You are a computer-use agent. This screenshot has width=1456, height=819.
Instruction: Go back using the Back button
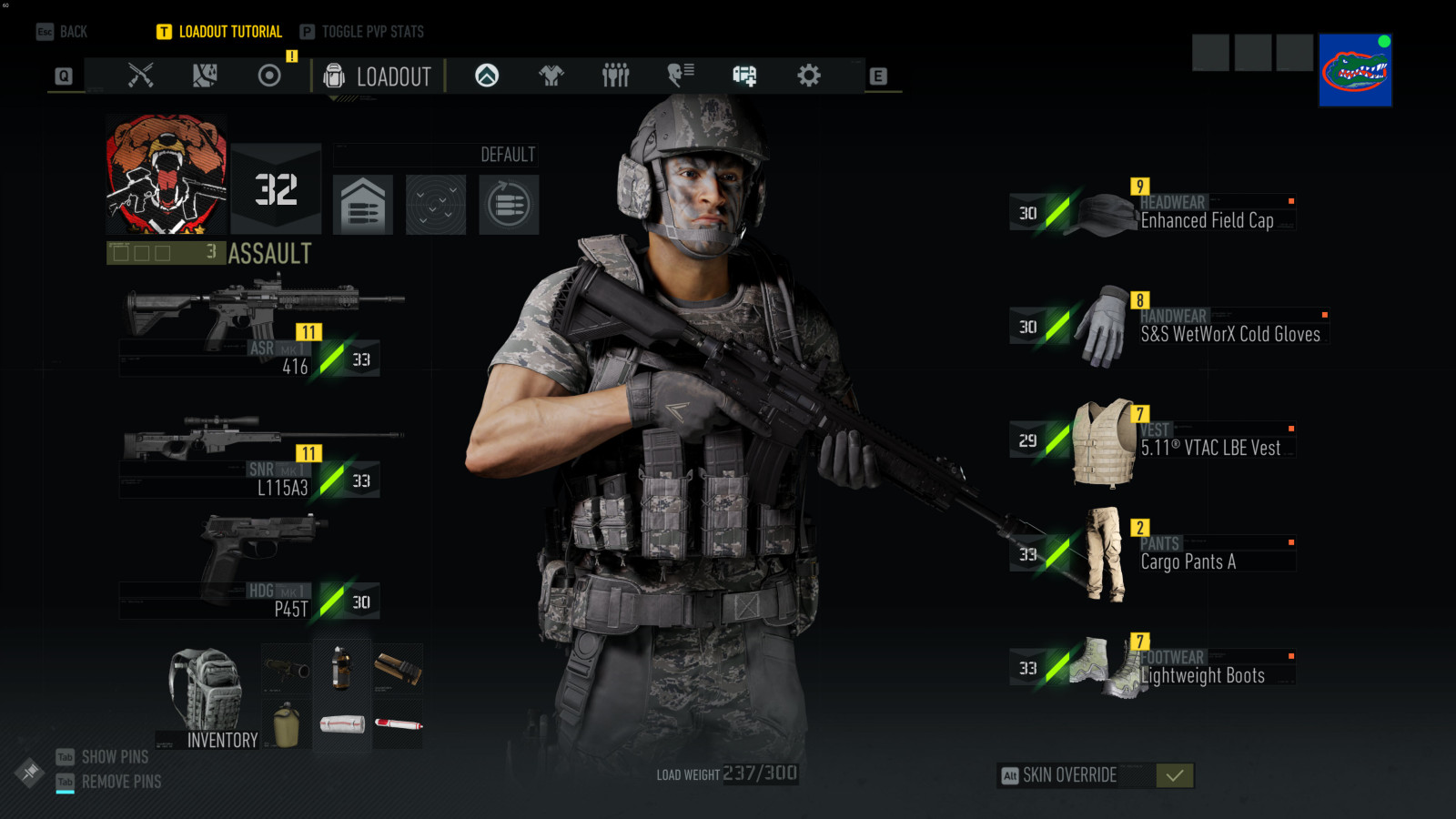point(63,32)
